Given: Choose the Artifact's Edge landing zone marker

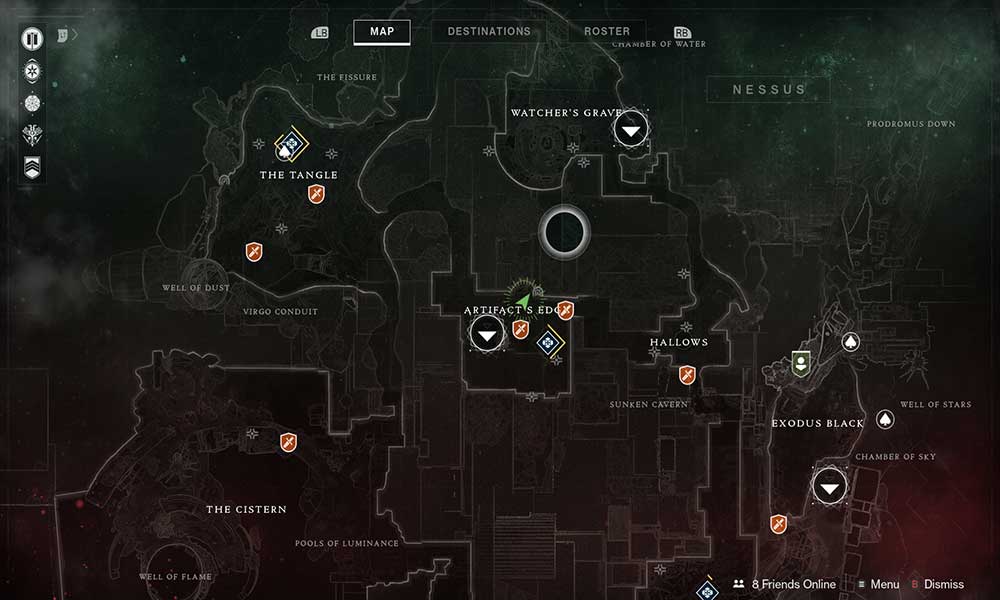Looking at the screenshot, I should click(x=487, y=334).
